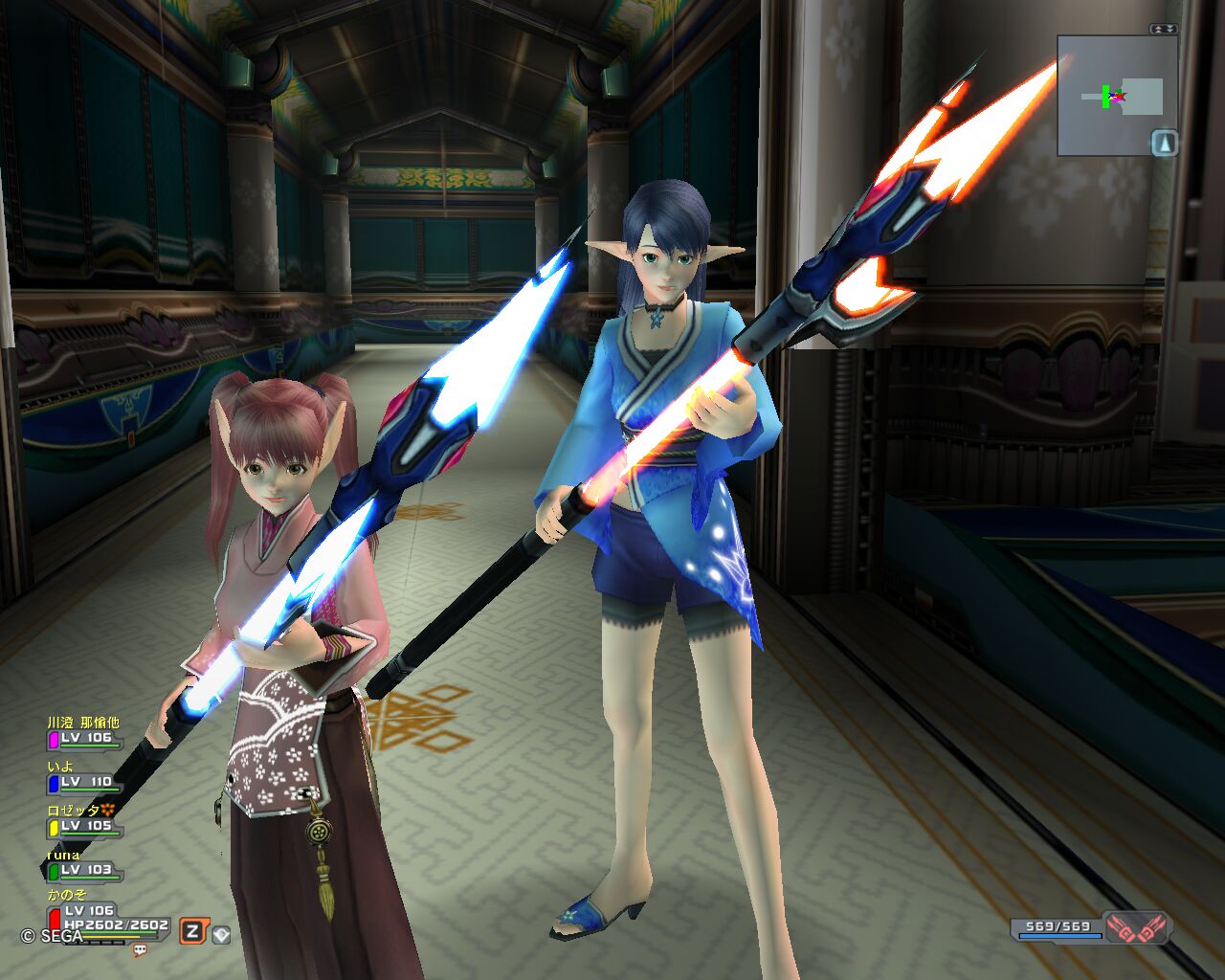
Task: Open the minimap
Action: point(1110,96)
